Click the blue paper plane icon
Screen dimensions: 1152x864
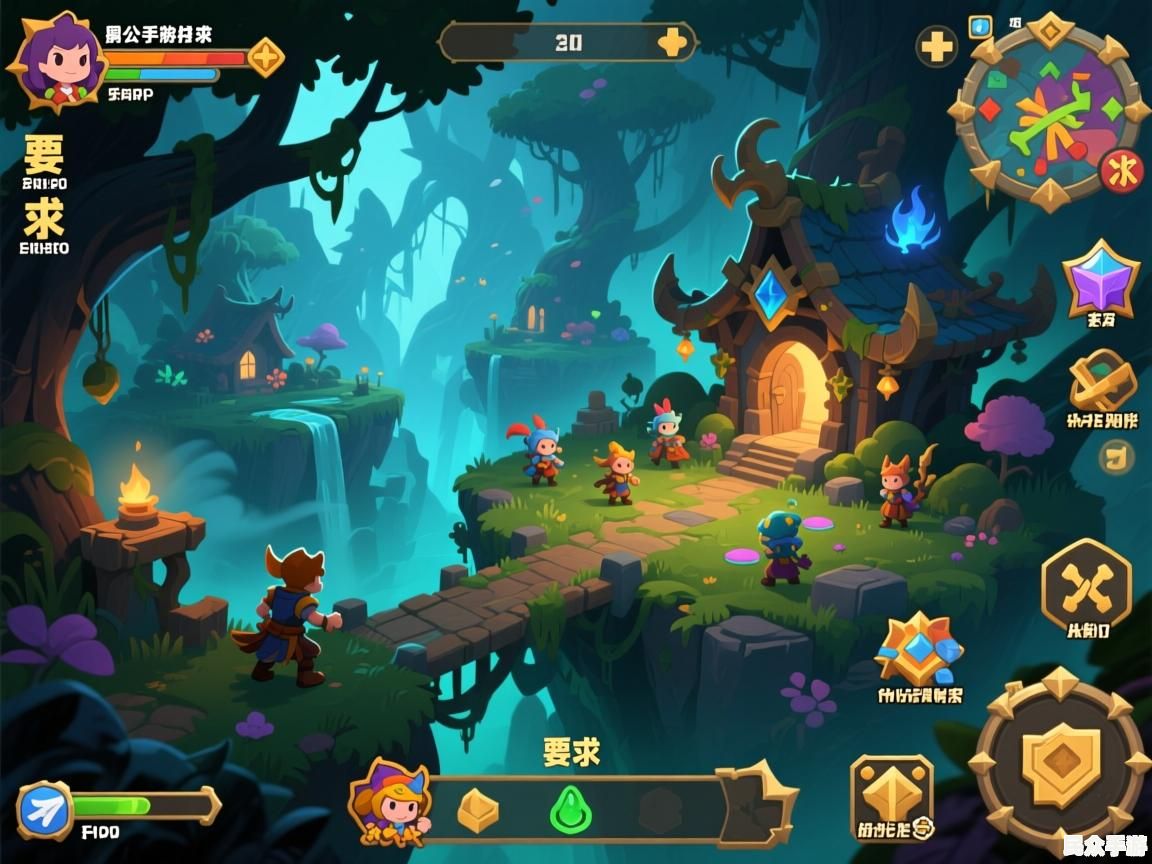coord(45,810)
